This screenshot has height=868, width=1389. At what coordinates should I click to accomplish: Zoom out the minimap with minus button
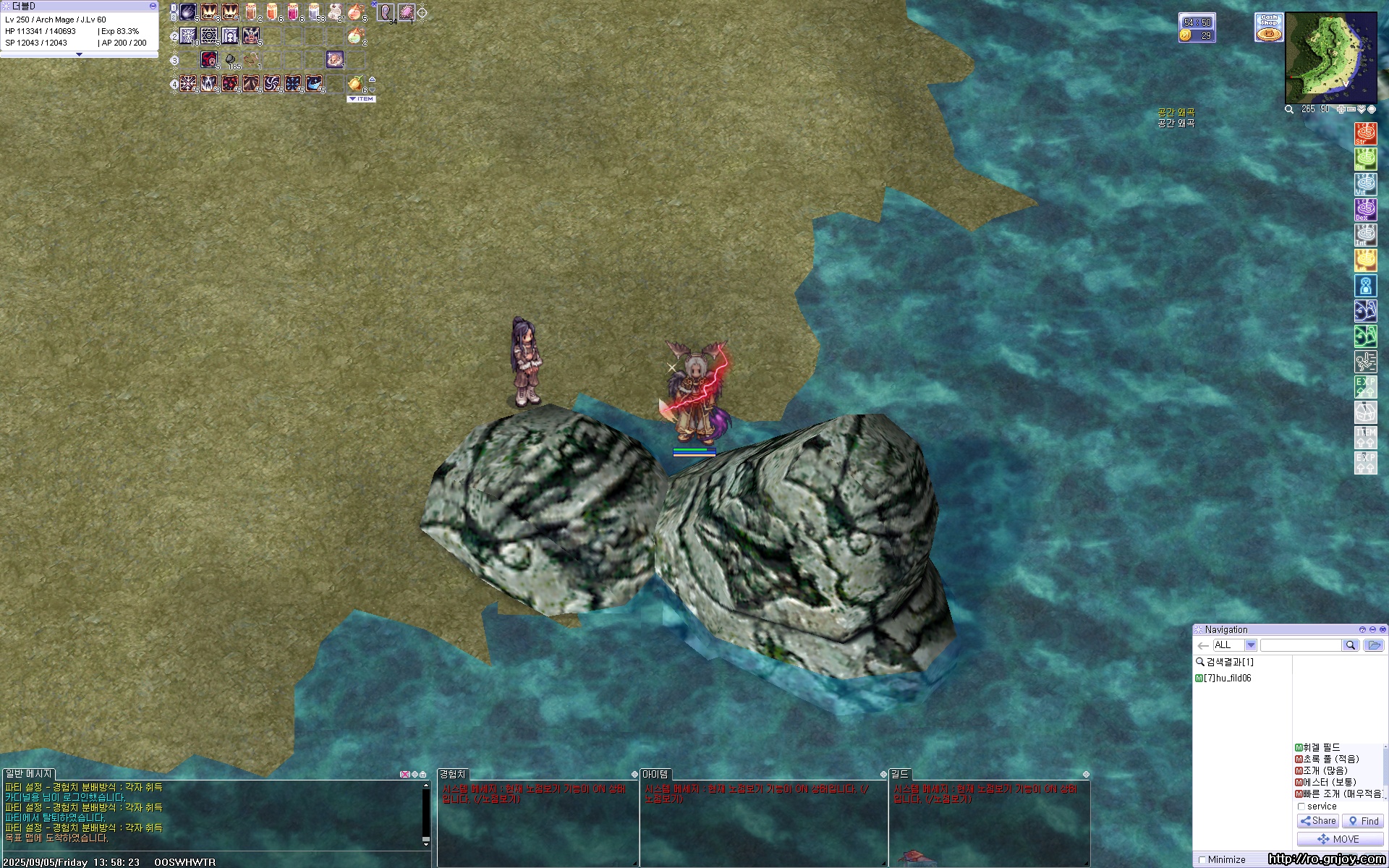pos(1350,109)
